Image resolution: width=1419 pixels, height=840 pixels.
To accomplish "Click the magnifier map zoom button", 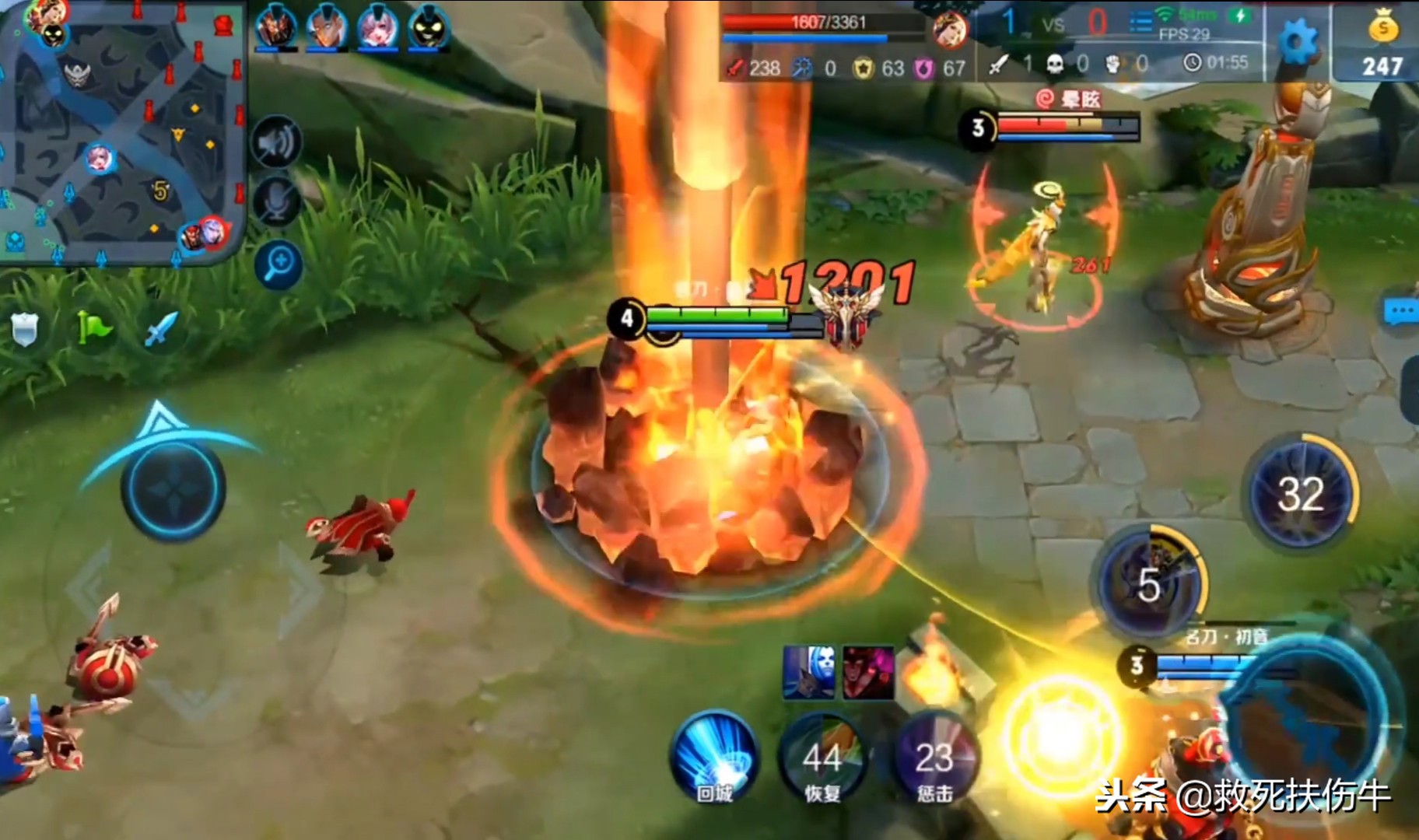I will 278,264.
